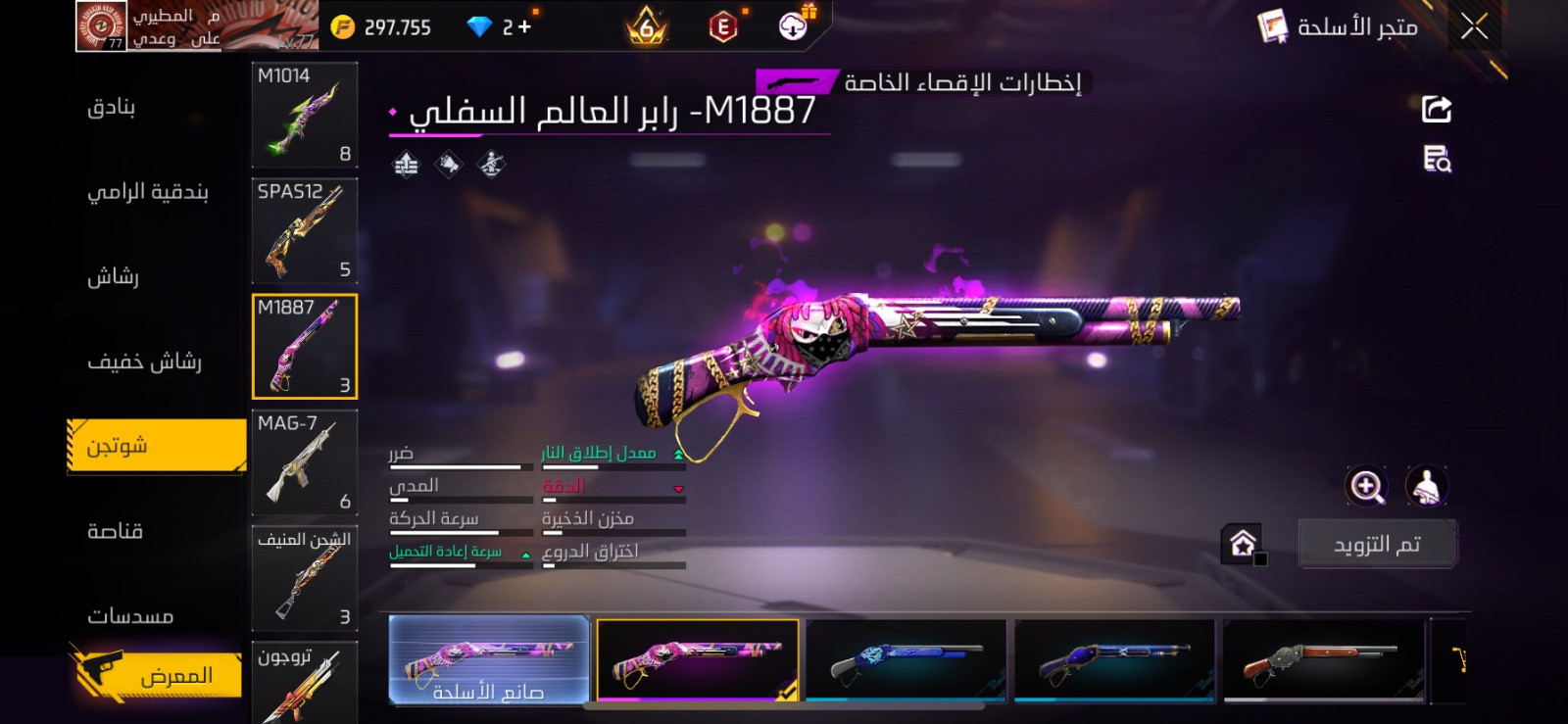
Task: Select the blue M1887 skin thumbnail
Action: pyautogui.click(x=906, y=661)
